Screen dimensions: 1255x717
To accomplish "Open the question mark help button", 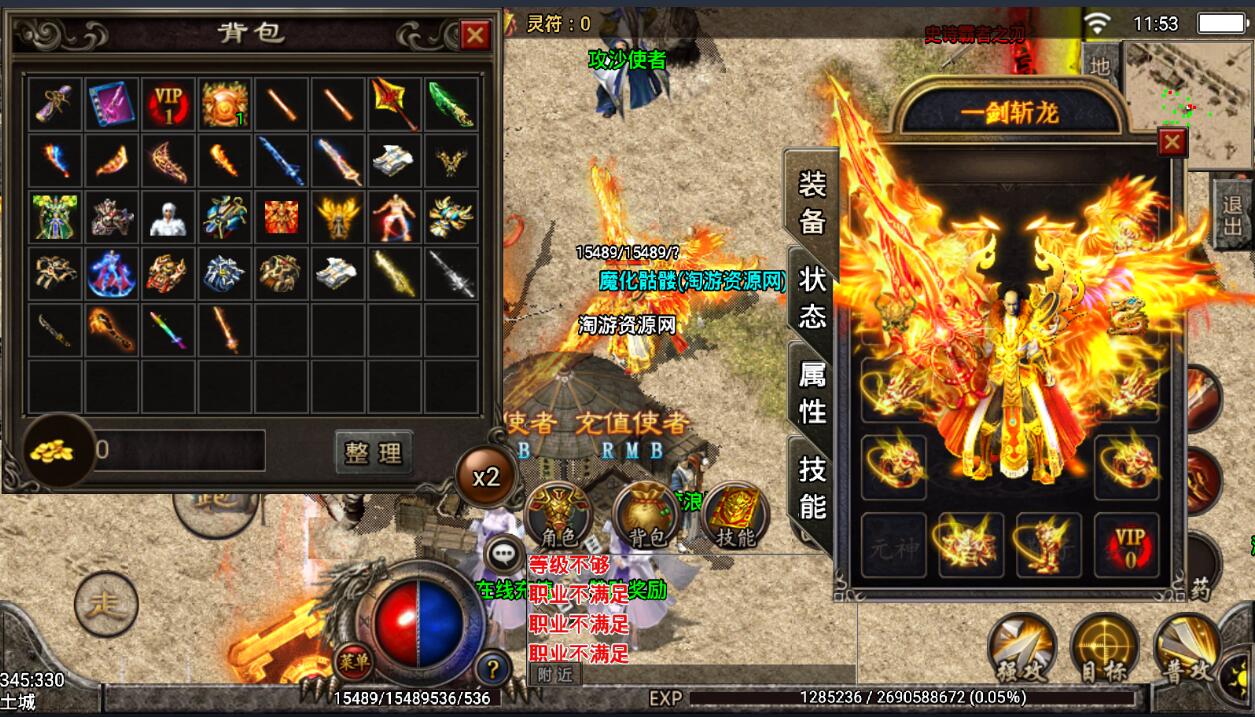I will [x=492, y=667].
